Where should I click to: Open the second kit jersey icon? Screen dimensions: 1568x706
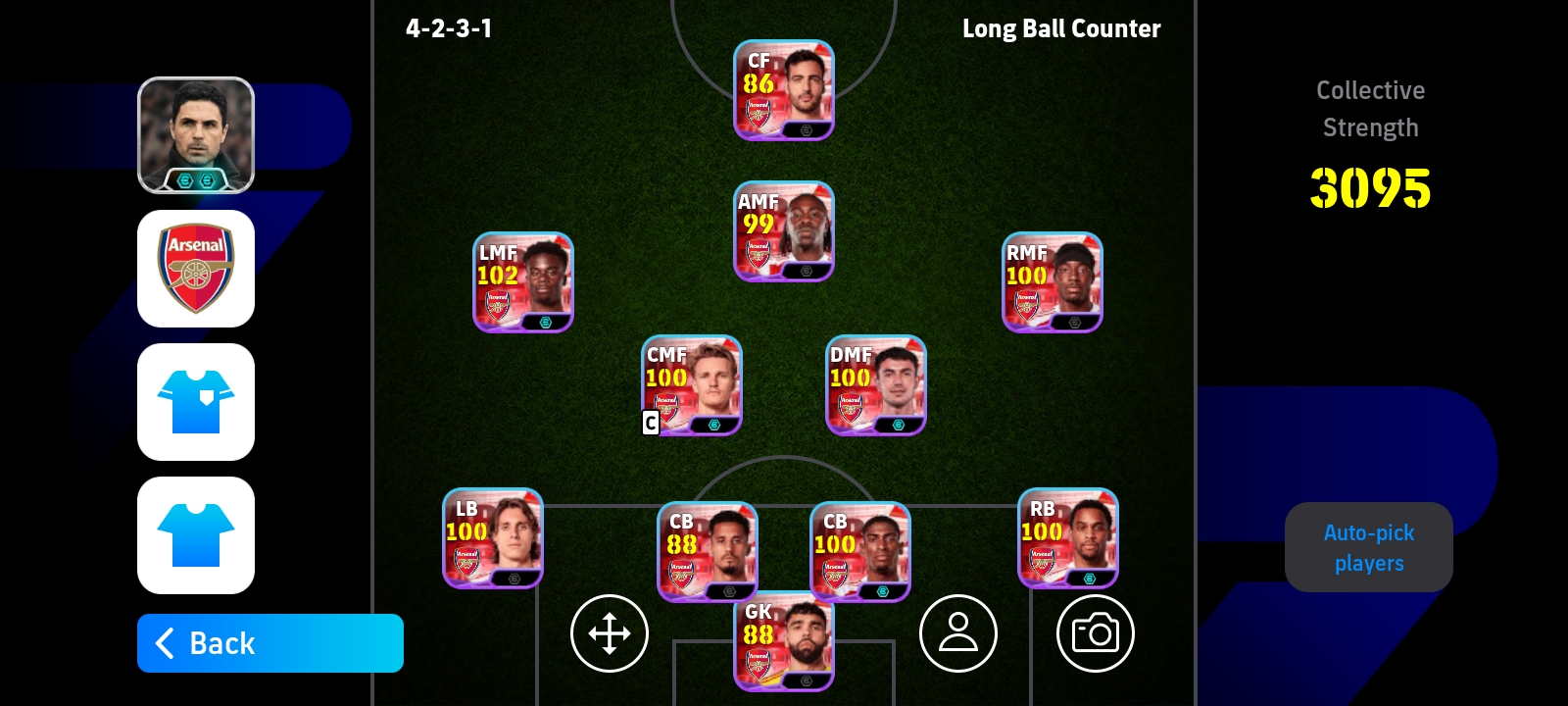196,535
